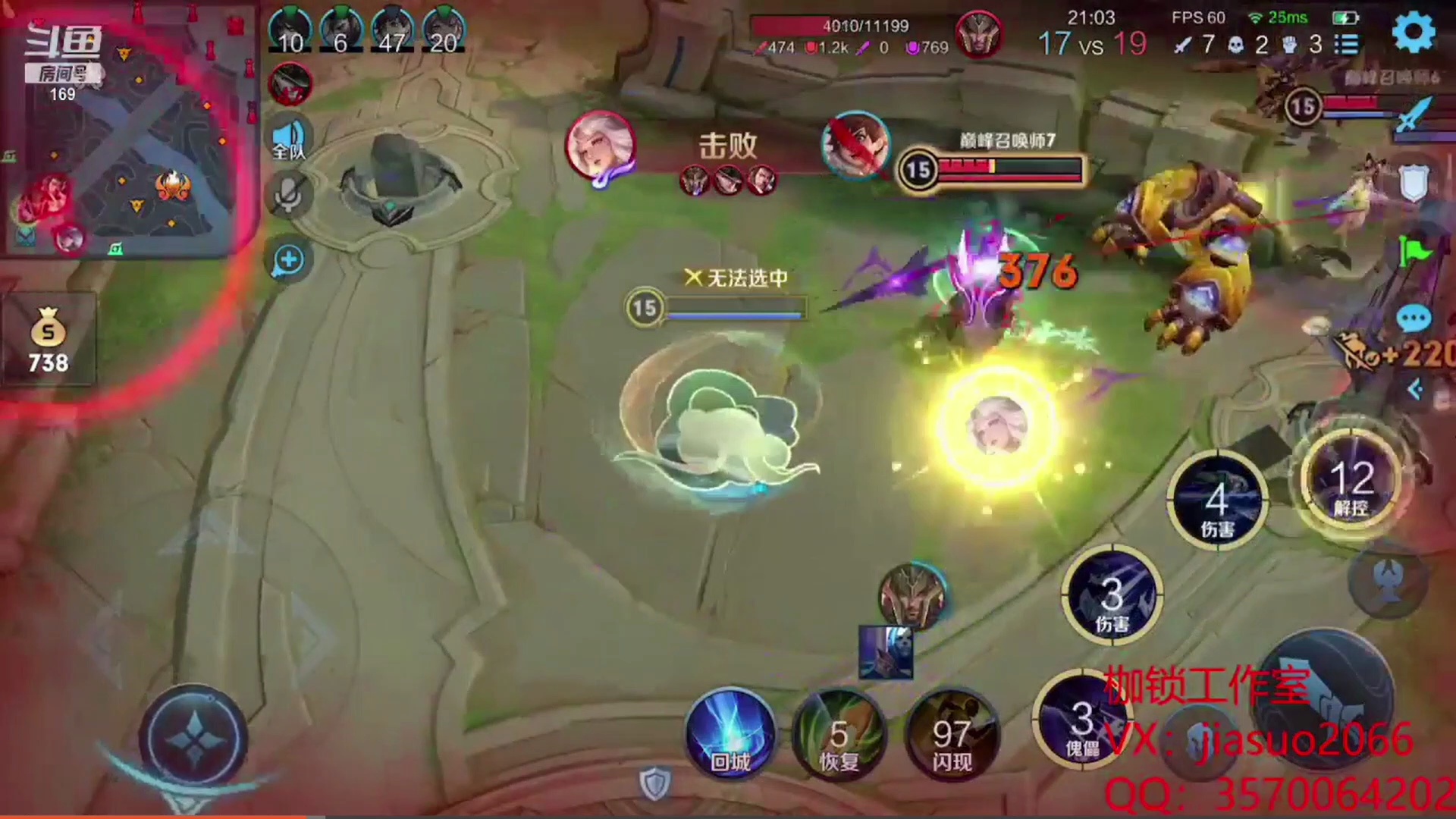The image size is (1456, 819).
Task: Select the teammate portrait showing 47
Action: point(392,30)
